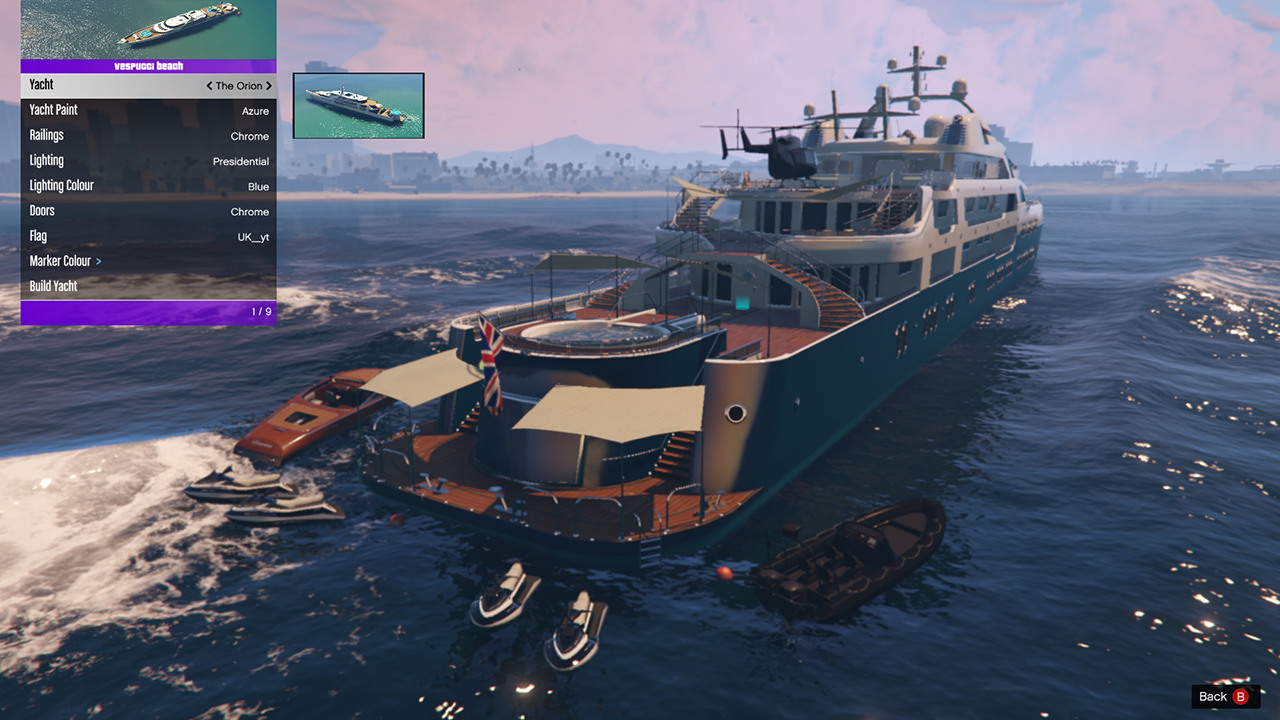Click the Vespucci Beach header banner image
Image resolution: width=1280 pixels, height=720 pixels.
click(x=148, y=30)
